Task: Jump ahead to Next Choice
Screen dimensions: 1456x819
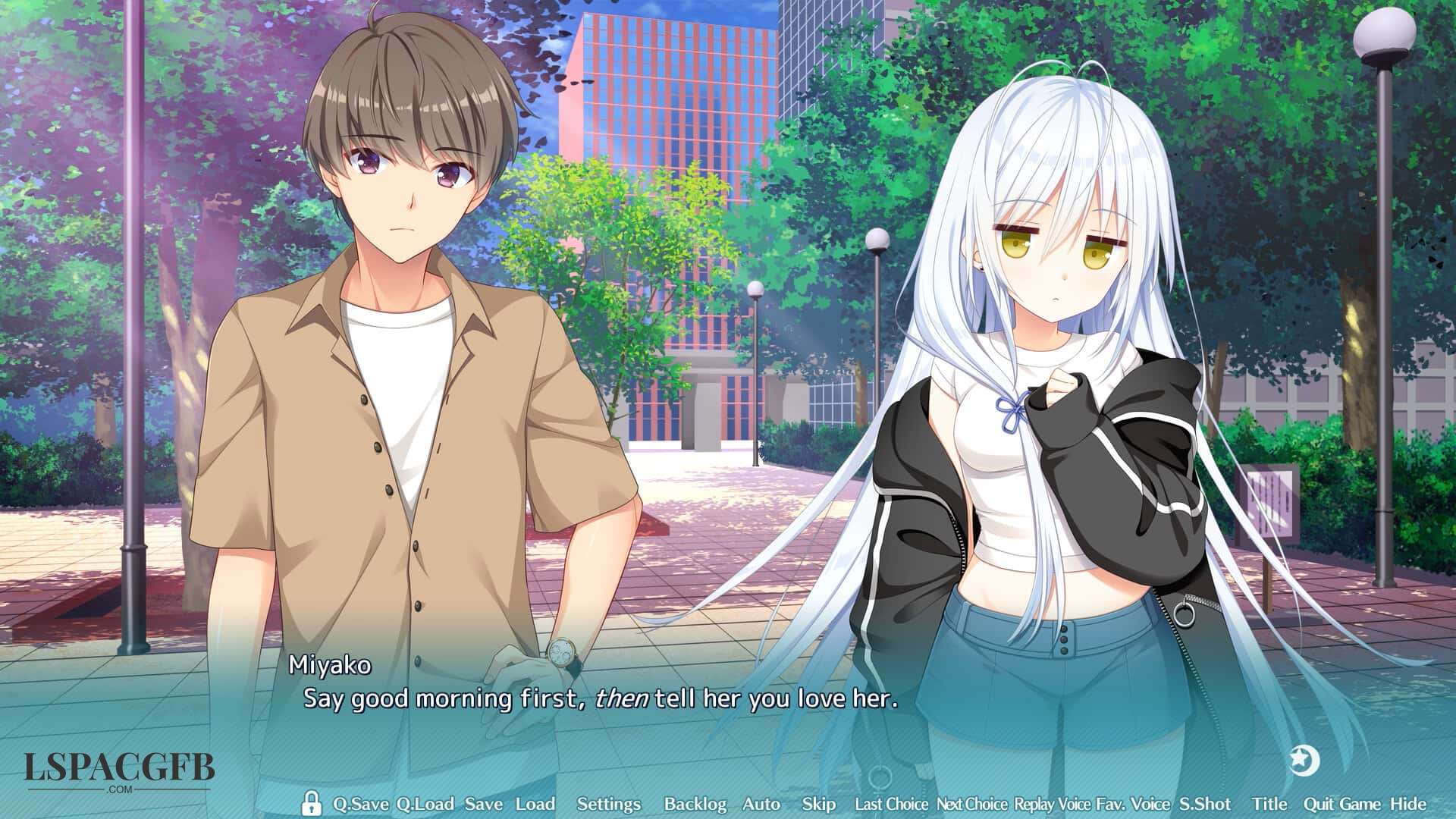Action: pyautogui.click(x=971, y=804)
